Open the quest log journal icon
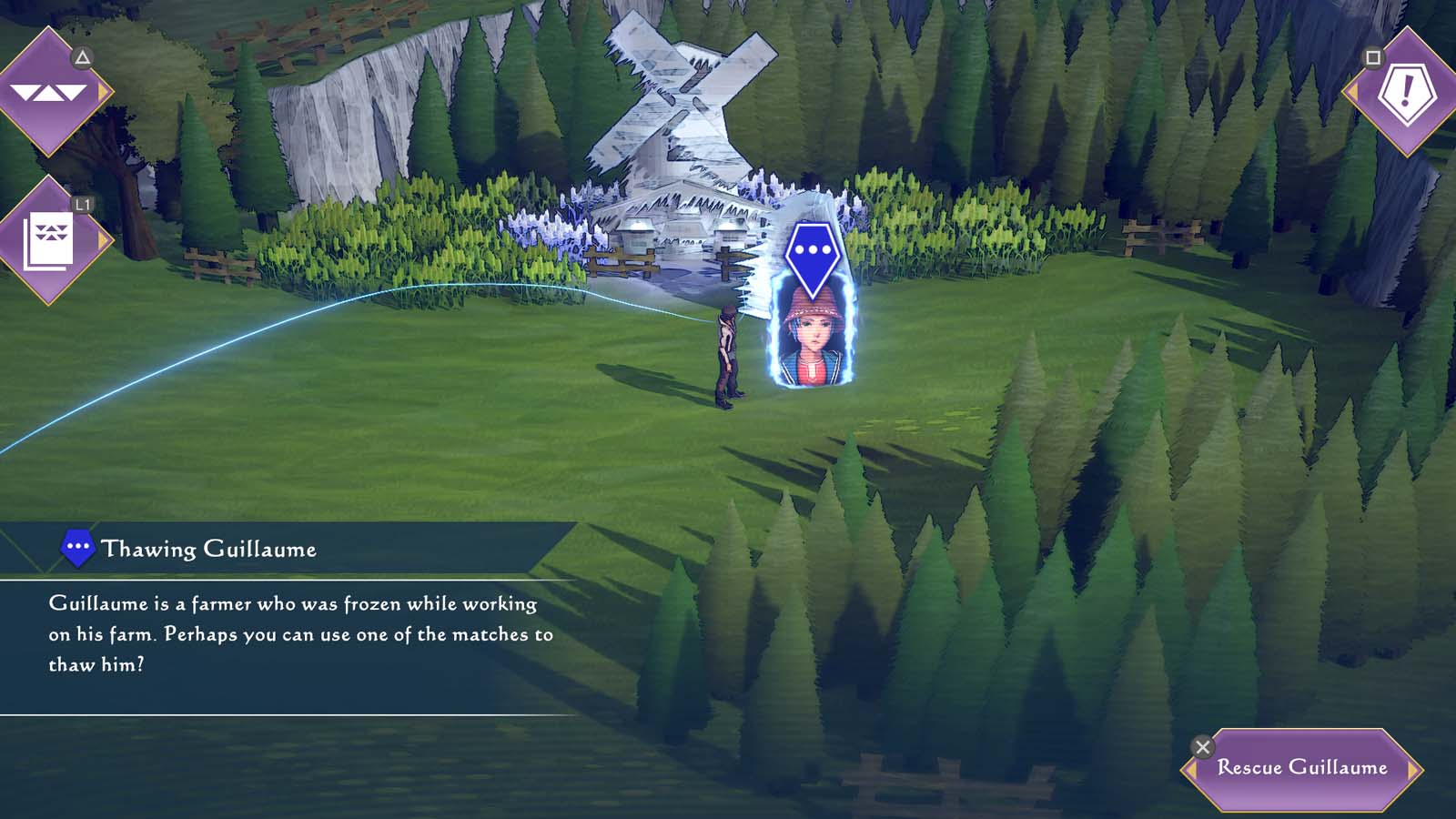The height and width of the screenshot is (819, 1456). (50, 238)
